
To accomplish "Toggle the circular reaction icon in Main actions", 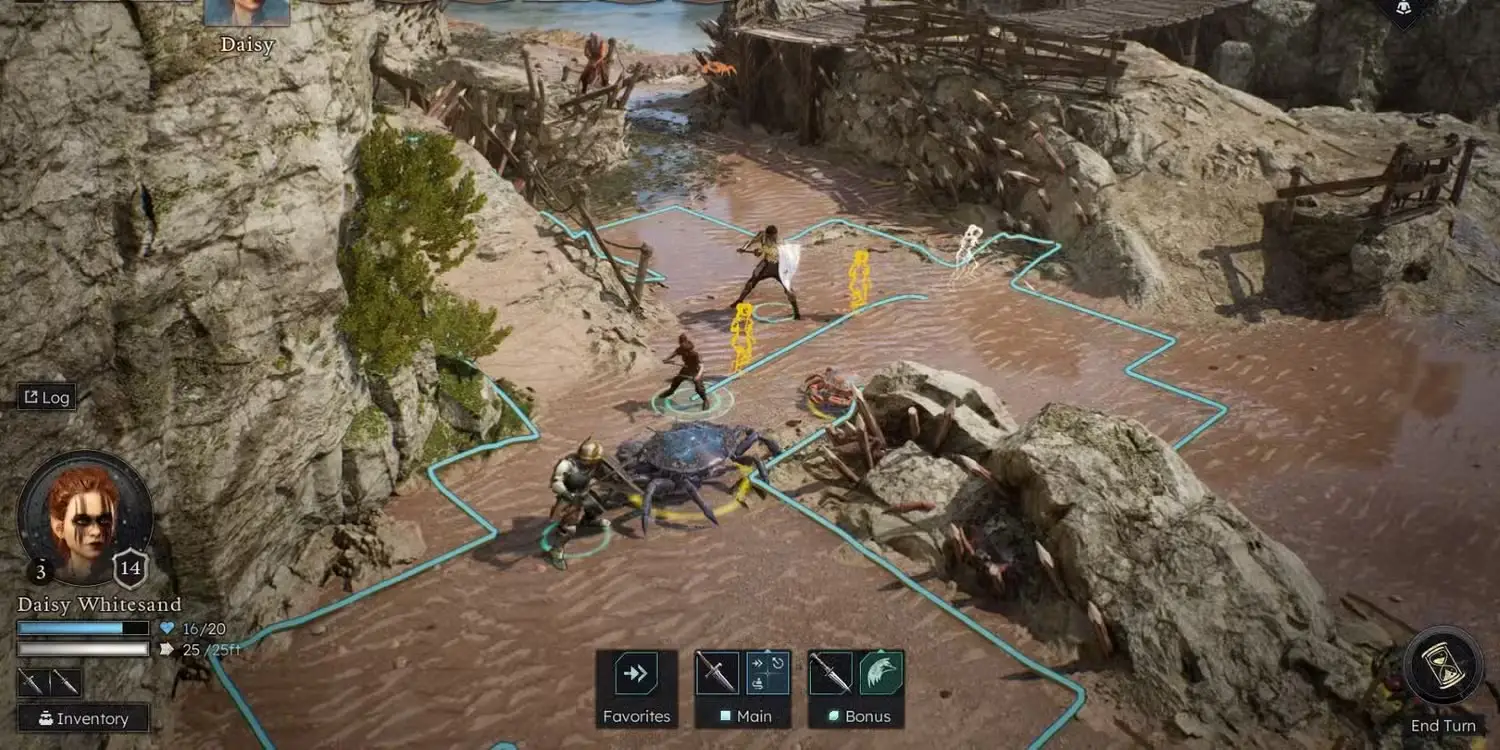I will [778, 663].
